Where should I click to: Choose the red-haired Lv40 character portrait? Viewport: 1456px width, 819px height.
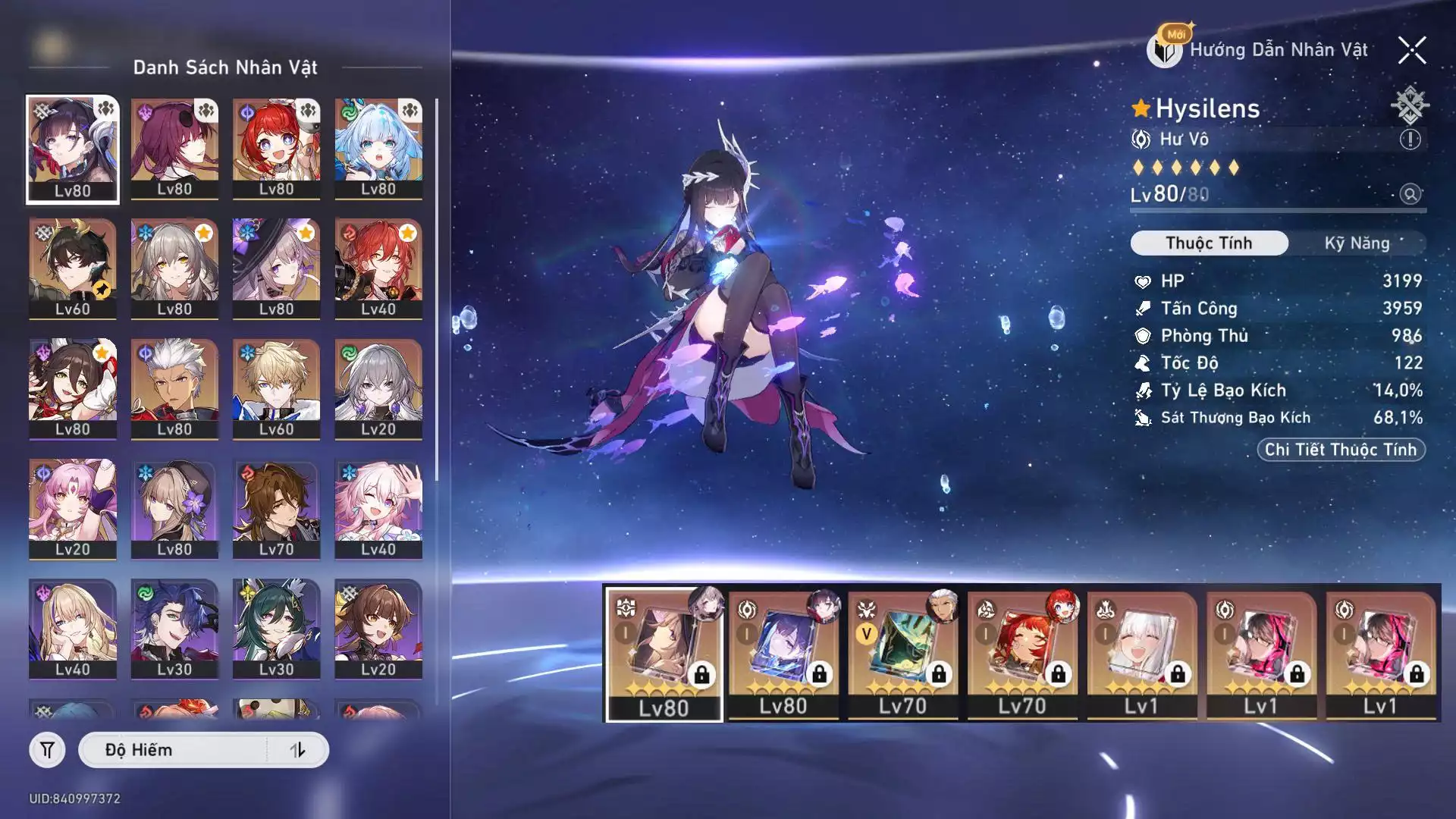(x=378, y=269)
